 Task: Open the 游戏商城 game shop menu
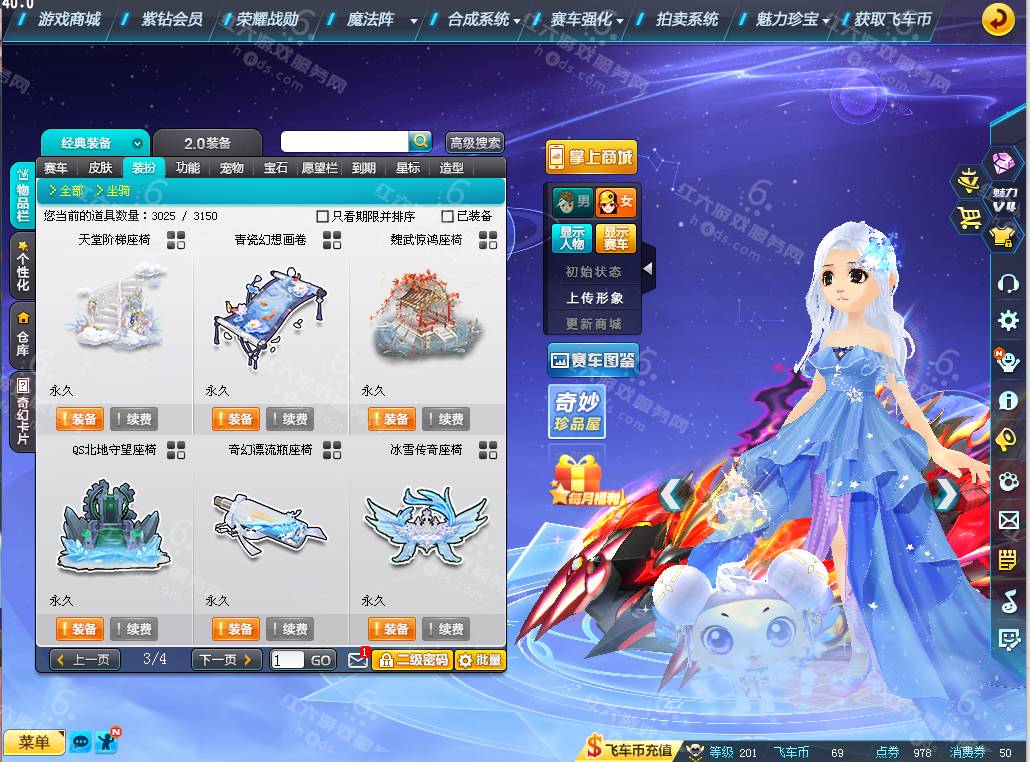(x=69, y=19)
